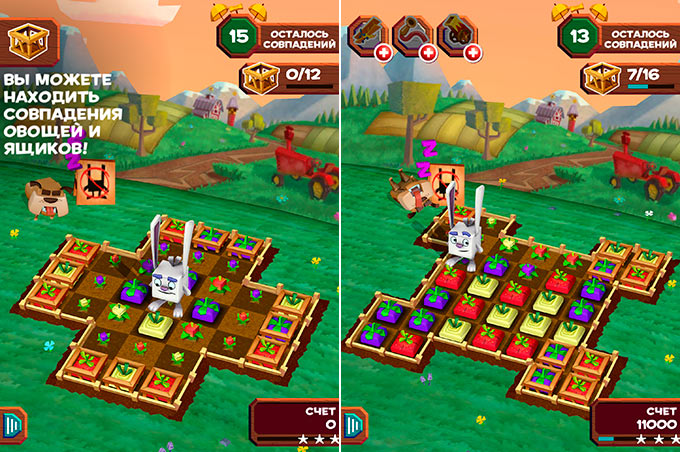
Task: Activate the wooden plank tool booster
Action: 363,34
